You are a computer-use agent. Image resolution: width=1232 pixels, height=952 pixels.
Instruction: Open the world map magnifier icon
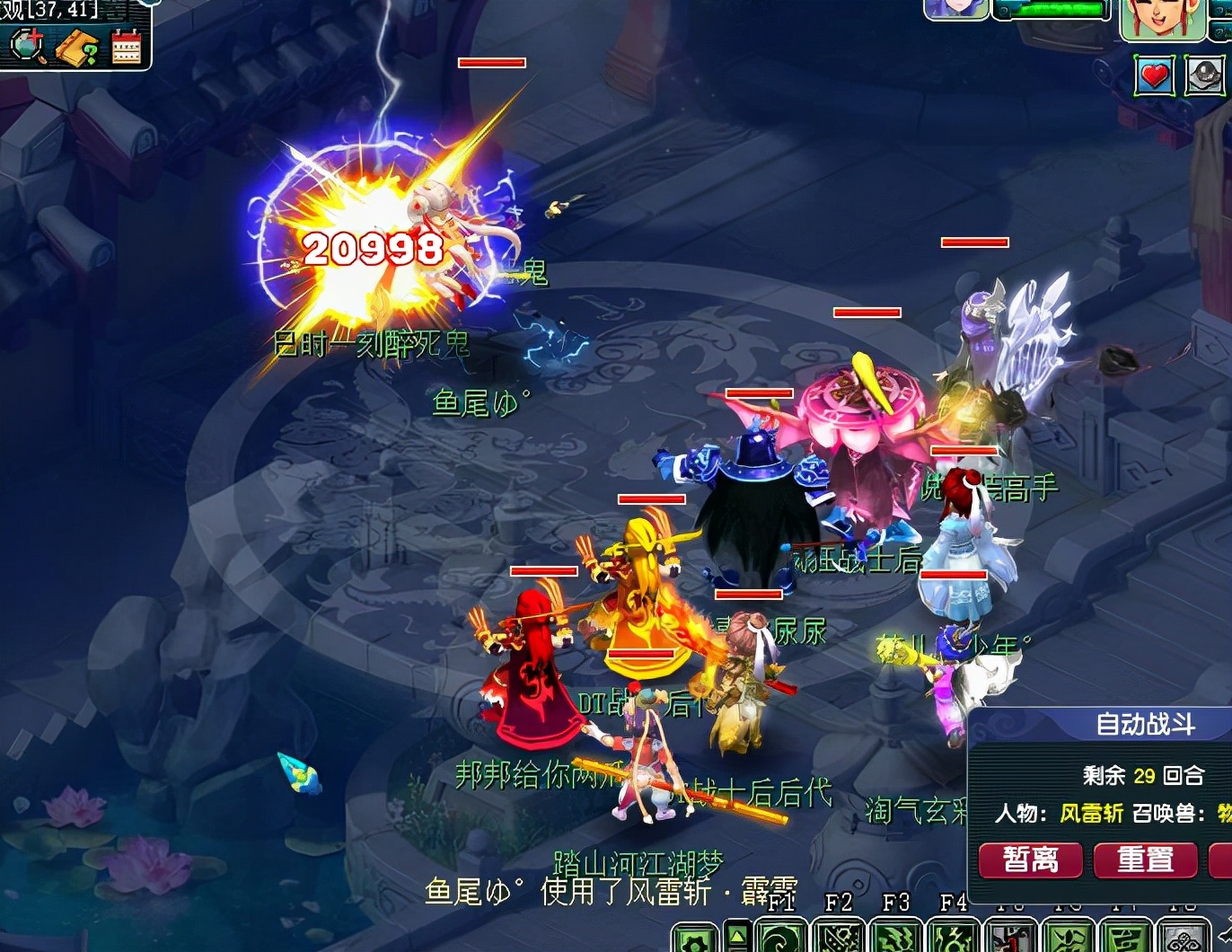(27, 47)
